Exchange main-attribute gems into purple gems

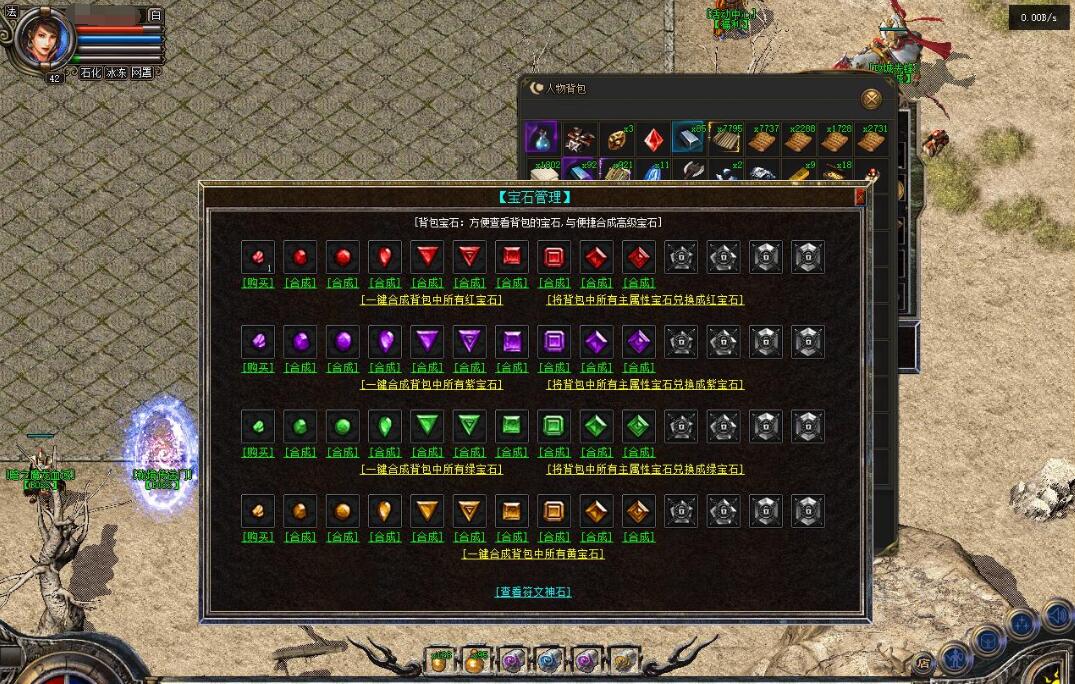(645, 385)
